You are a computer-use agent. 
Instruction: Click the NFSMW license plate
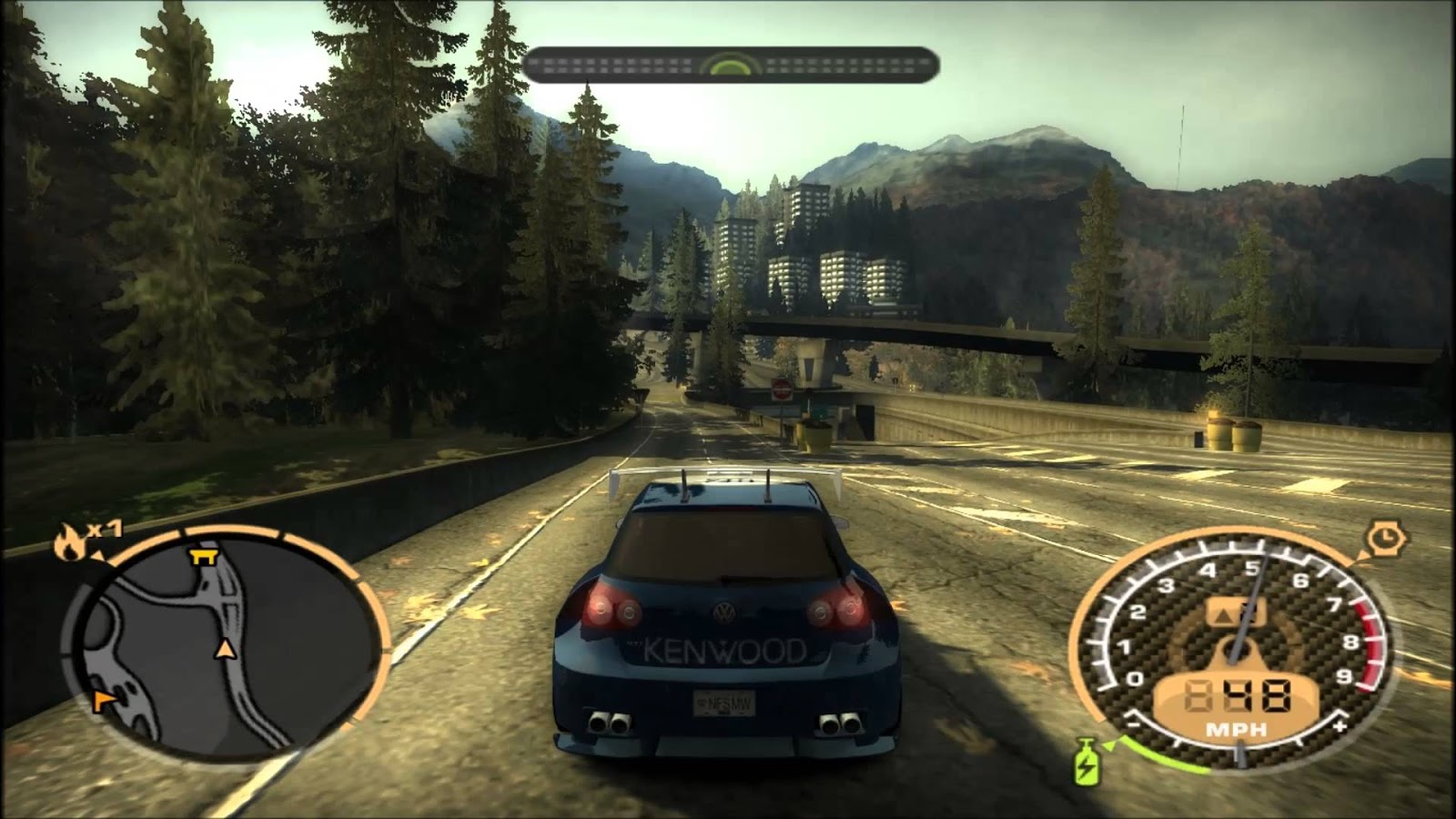click(x=723, y=701)
